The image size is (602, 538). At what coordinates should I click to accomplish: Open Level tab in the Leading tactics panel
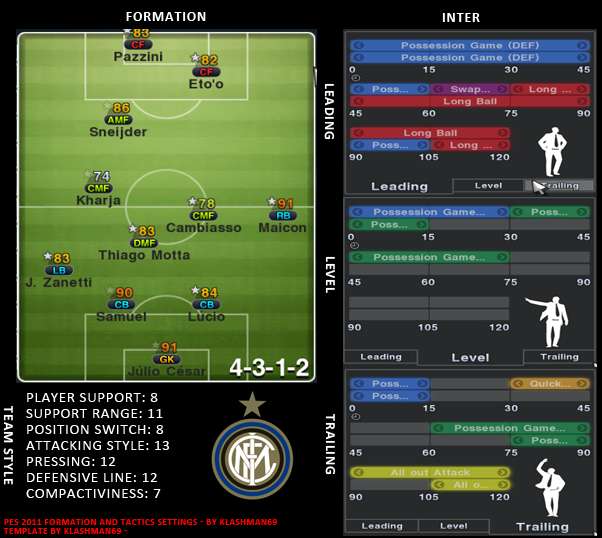[x=488, y=185]
